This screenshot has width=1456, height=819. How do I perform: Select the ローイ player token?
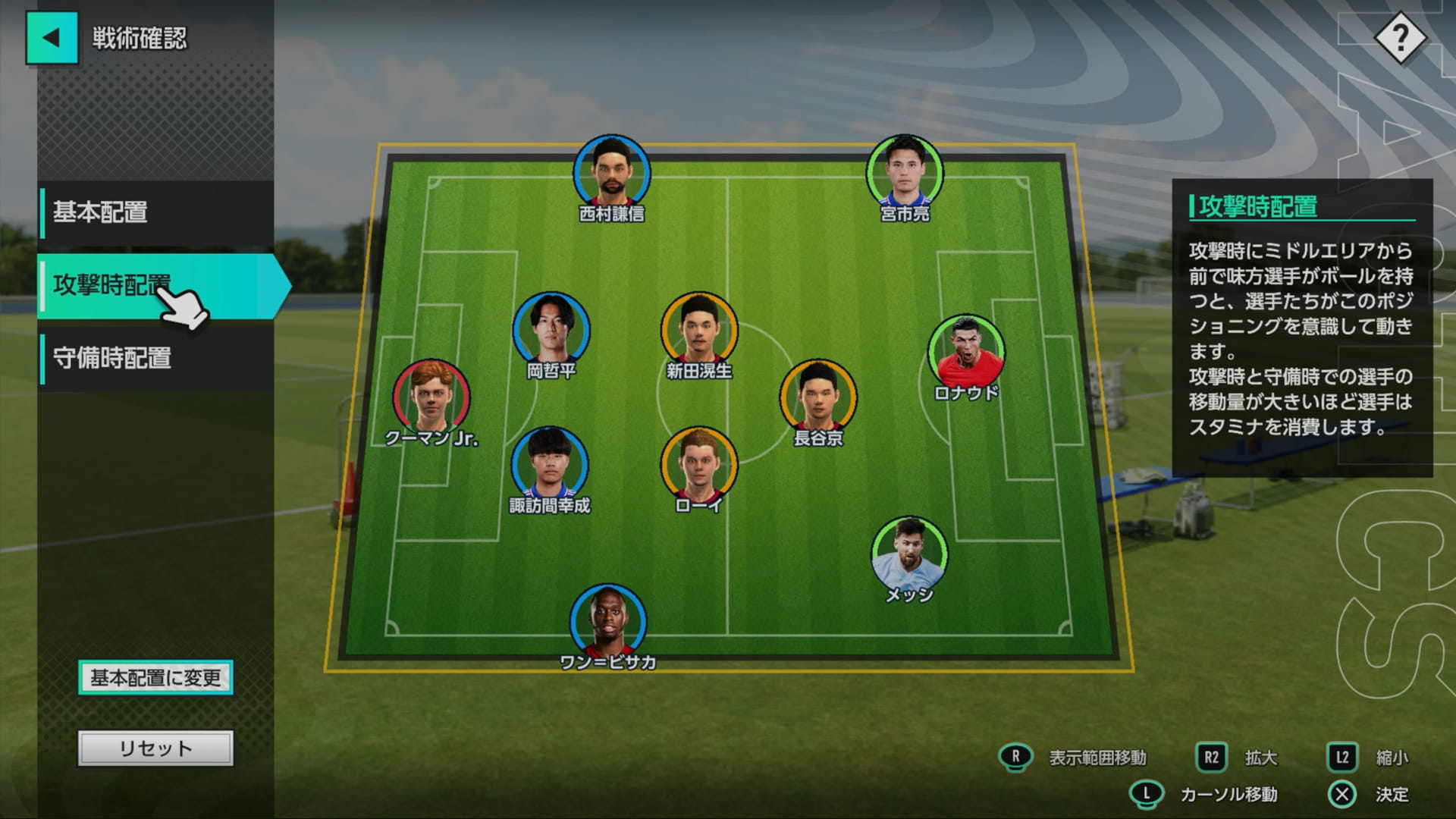(698, 465)
